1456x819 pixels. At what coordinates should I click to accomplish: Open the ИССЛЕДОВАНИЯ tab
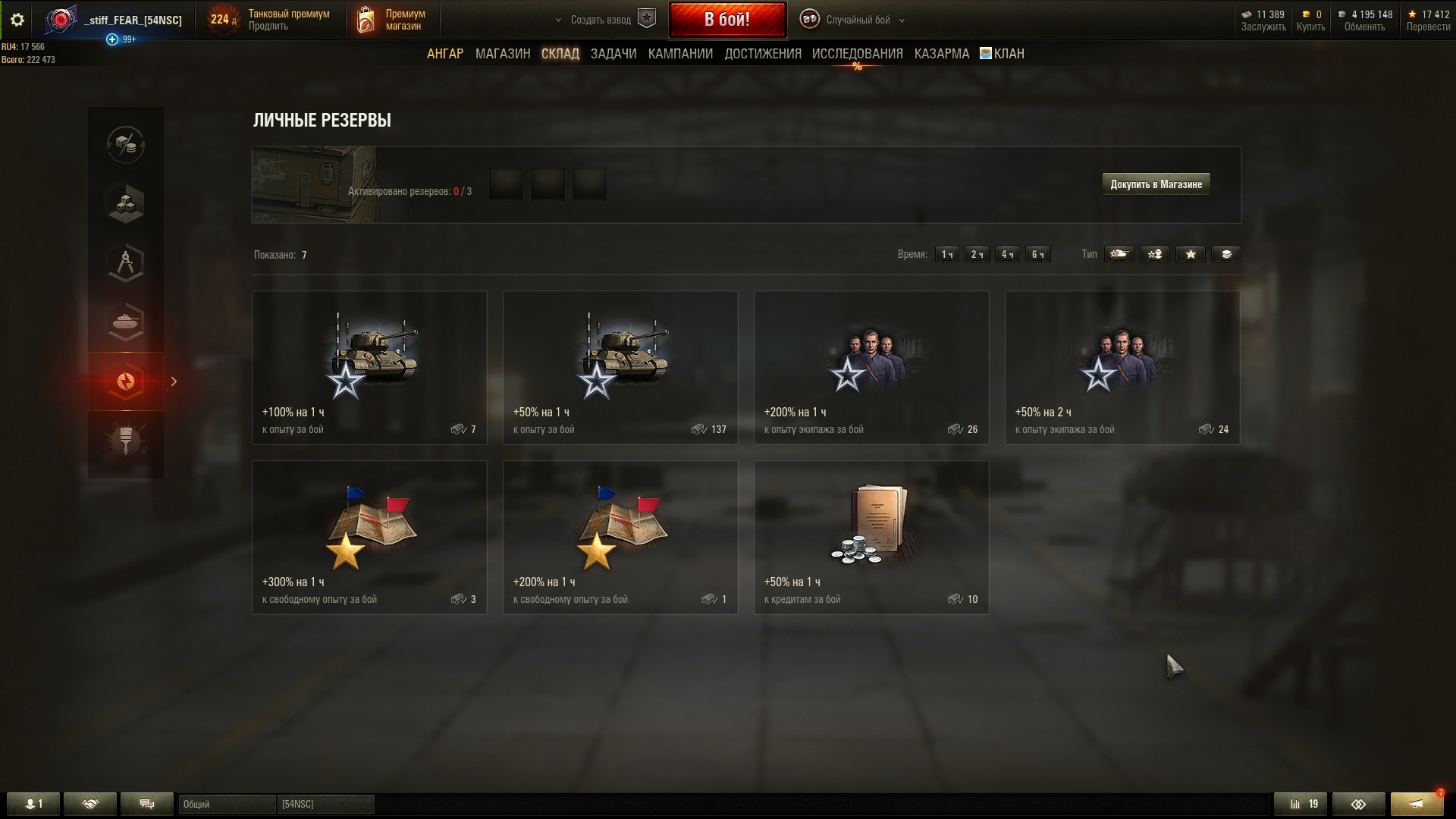pyautogui.click(x=857, y=54)
